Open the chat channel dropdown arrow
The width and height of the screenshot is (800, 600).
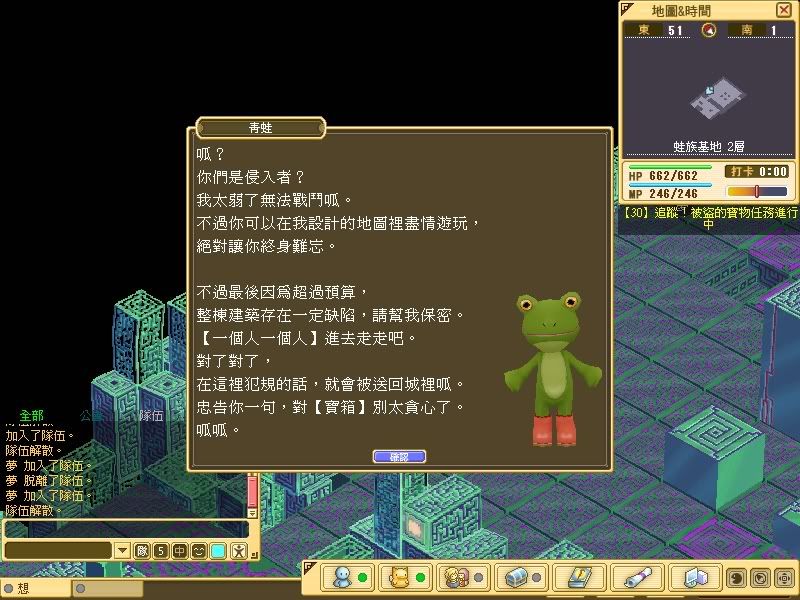point(122,551)
